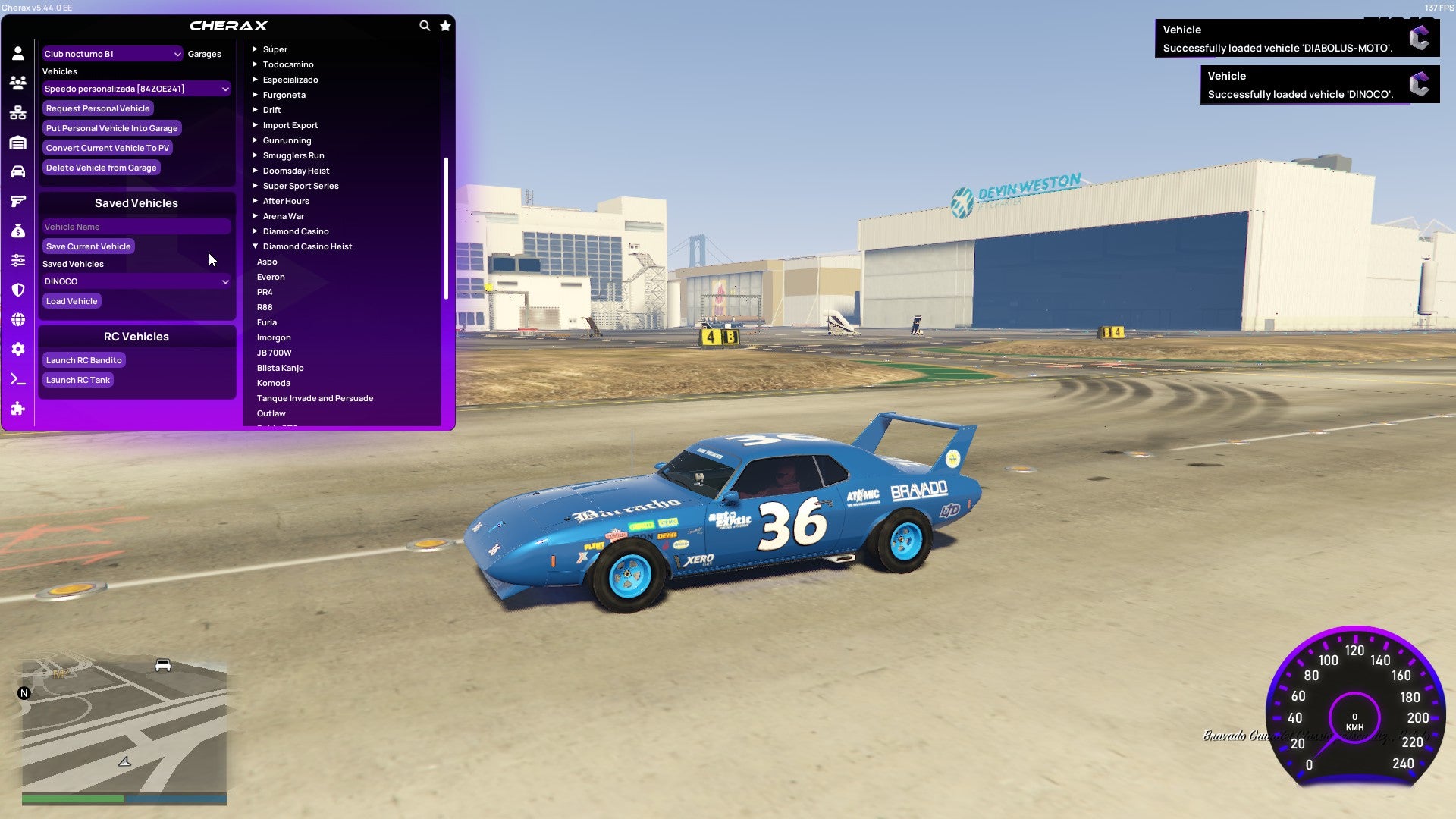Open the Self menu in the sidebar
The width and height of the screenshot is (1456, 819).
[x=17, y=53]
